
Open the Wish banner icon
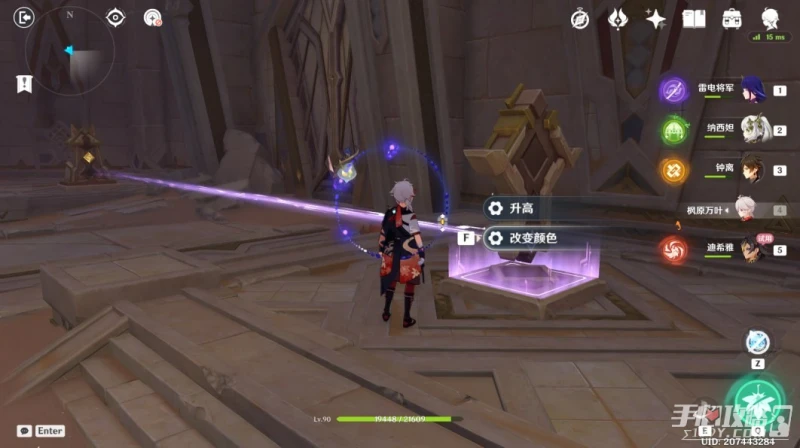(x=618, y=19)
